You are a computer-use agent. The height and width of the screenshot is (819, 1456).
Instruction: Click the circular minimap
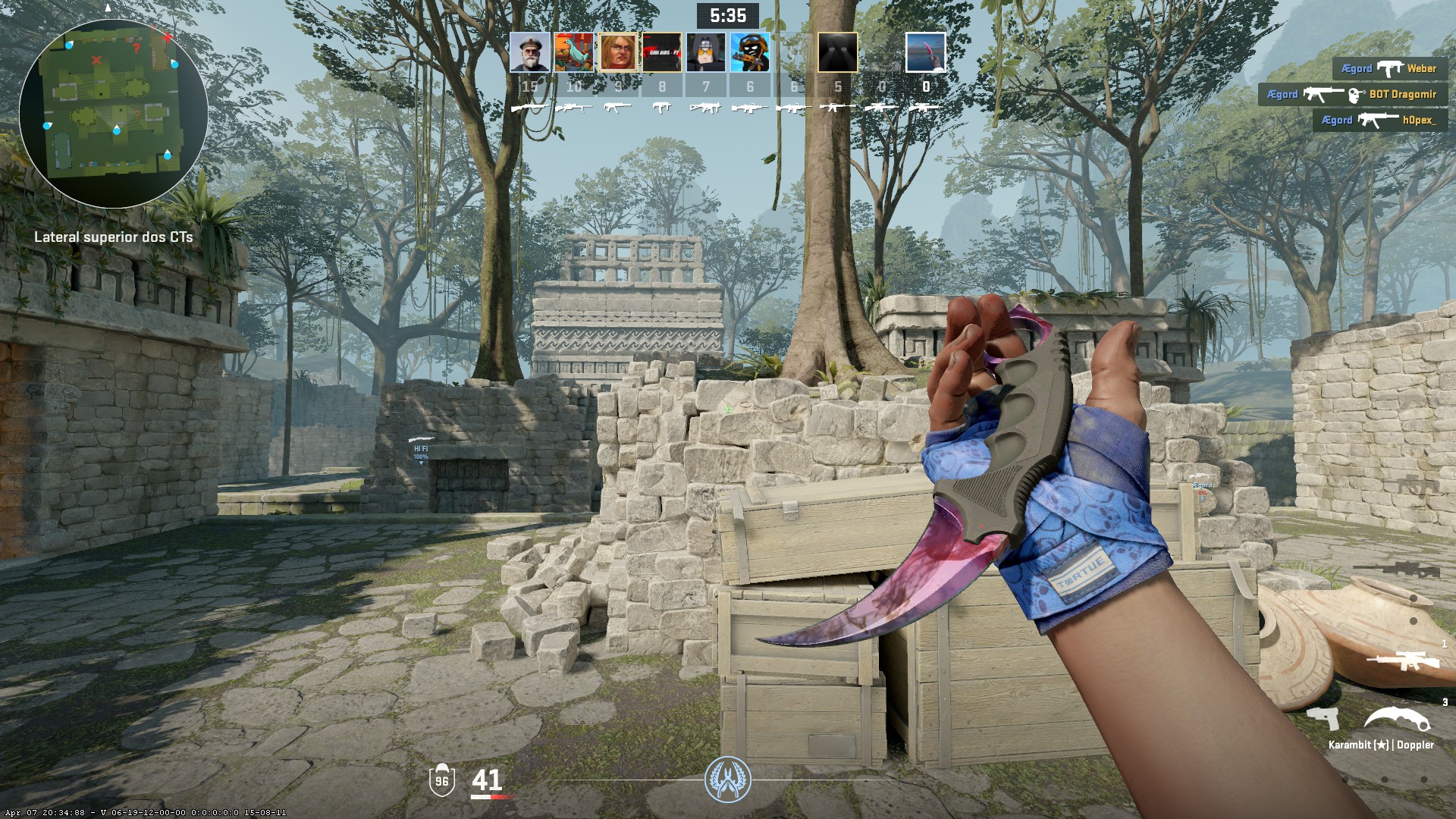(113, 114)
